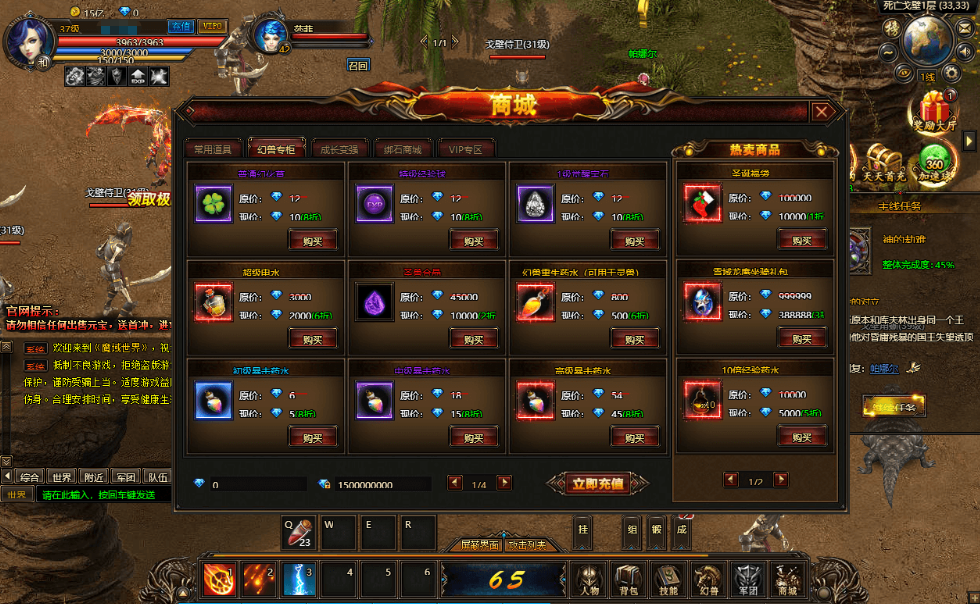Use the red potion in the Q slot

click(299, 532)
